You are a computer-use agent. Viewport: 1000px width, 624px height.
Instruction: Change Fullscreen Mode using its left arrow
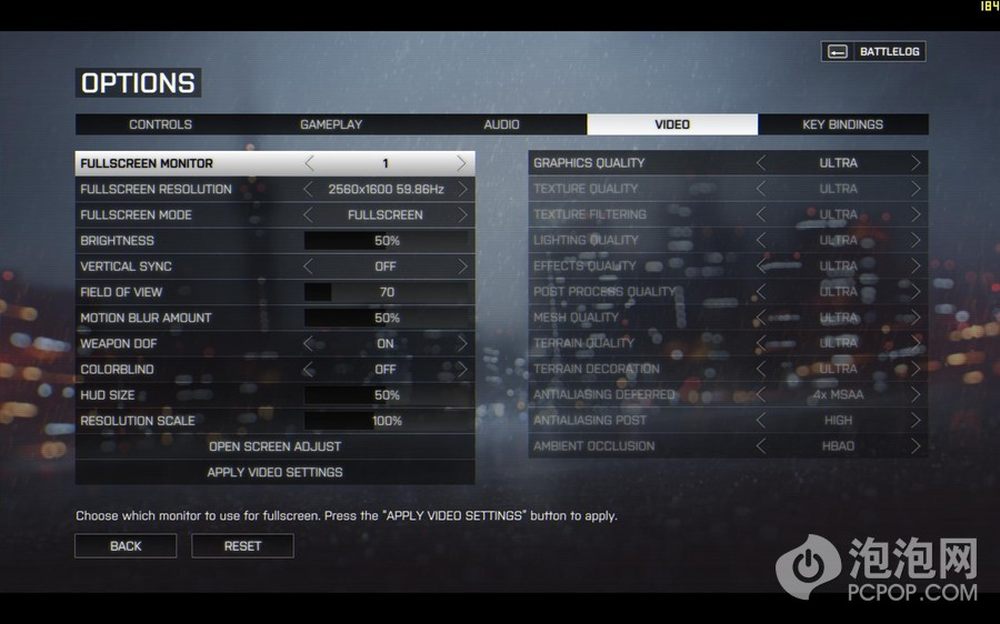pos(308,215)
